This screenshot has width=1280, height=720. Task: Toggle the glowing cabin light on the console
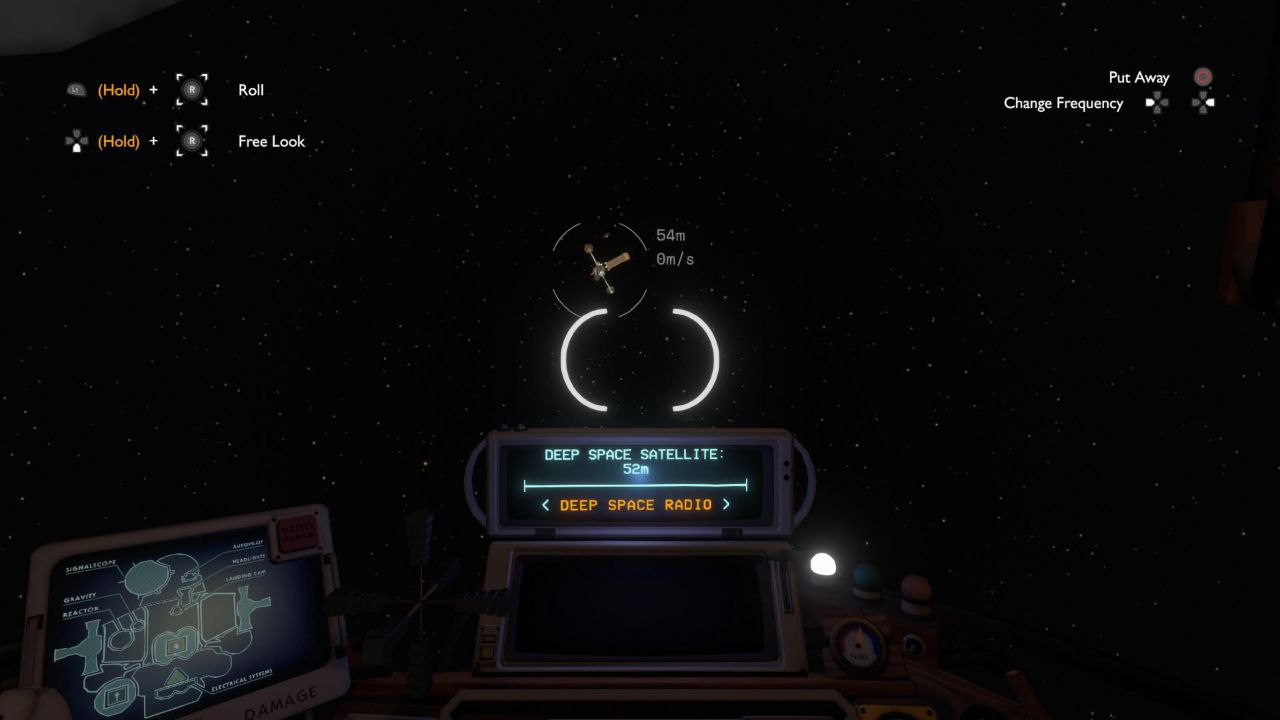pyautogui.click(x=824, y=565)
